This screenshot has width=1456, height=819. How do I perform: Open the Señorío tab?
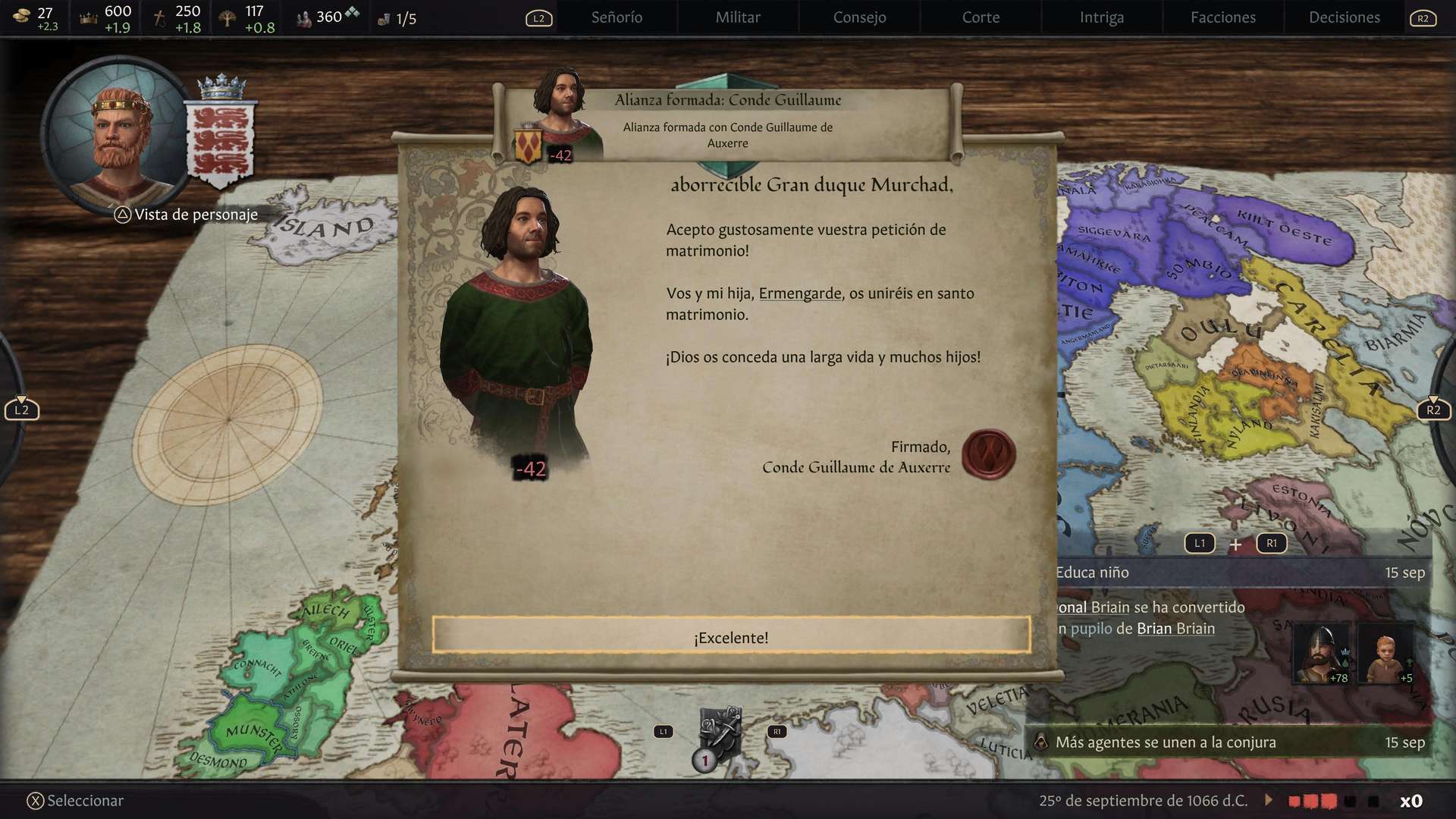(x=617, y=17)
